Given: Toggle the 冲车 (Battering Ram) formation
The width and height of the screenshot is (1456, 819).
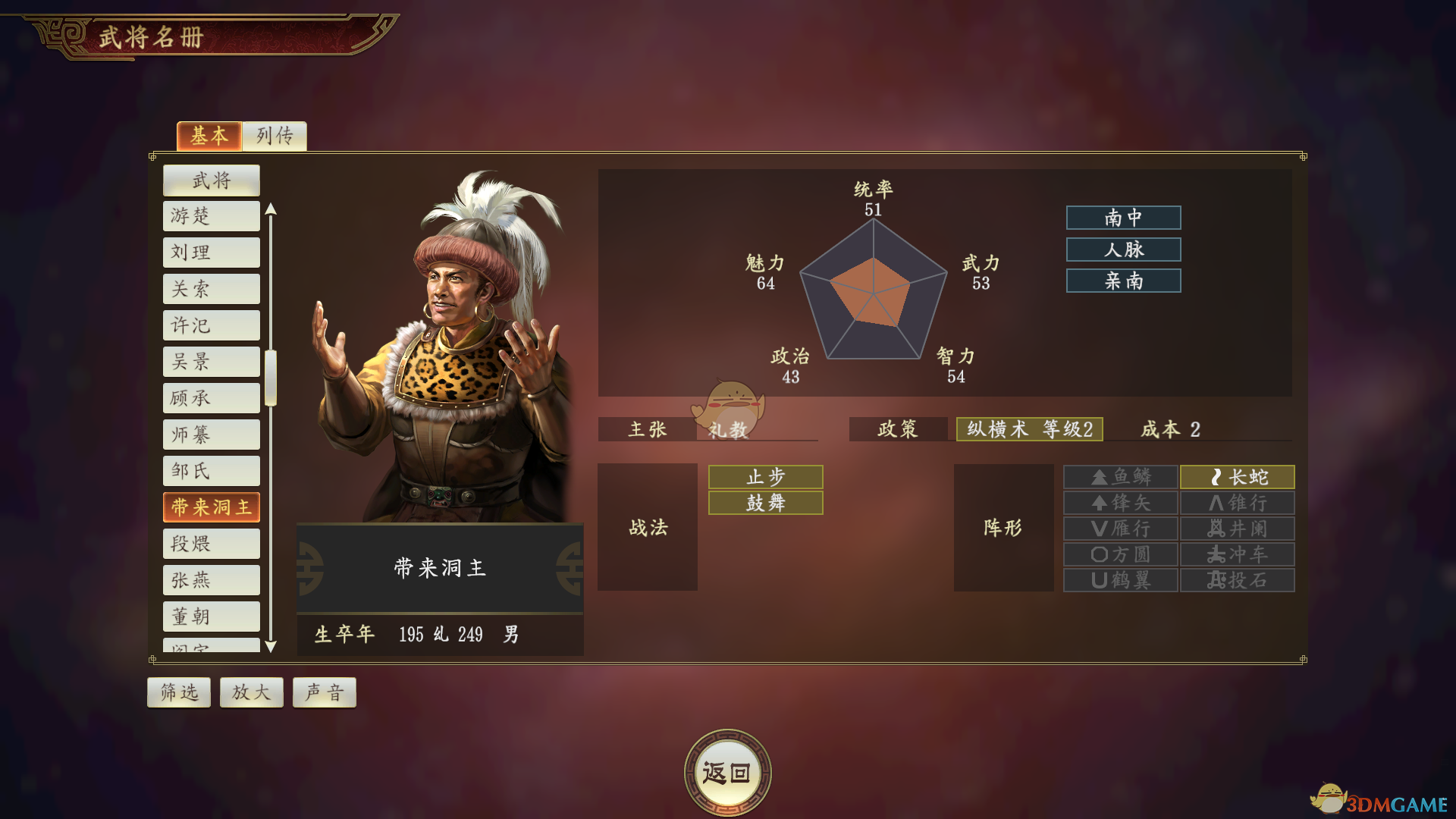Looking at the screenshot, I should point(1236,554).
